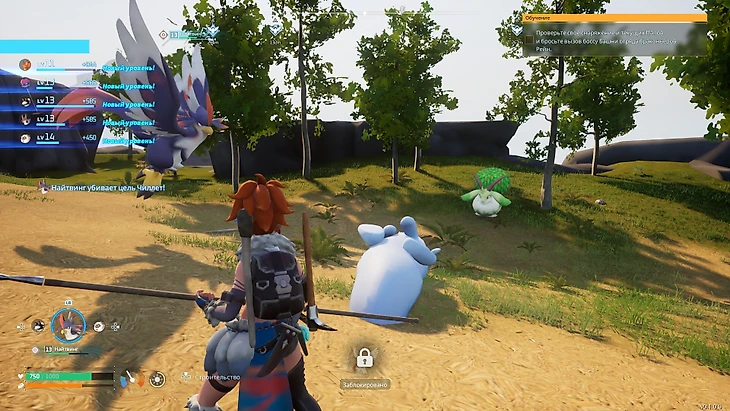The width and height of the screenshot is (730, 411).
Task: Click the round gear-like icon beside weapon
Action: click(x=157, y=378)
